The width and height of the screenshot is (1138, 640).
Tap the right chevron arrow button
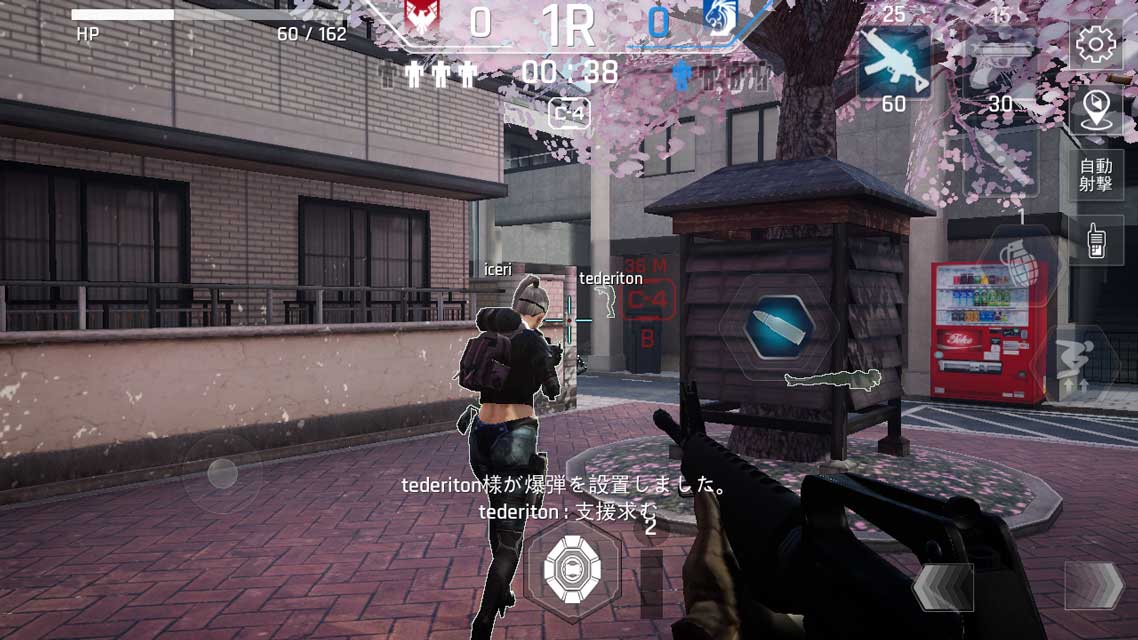pyautogui.click(x=1093, y=586)
